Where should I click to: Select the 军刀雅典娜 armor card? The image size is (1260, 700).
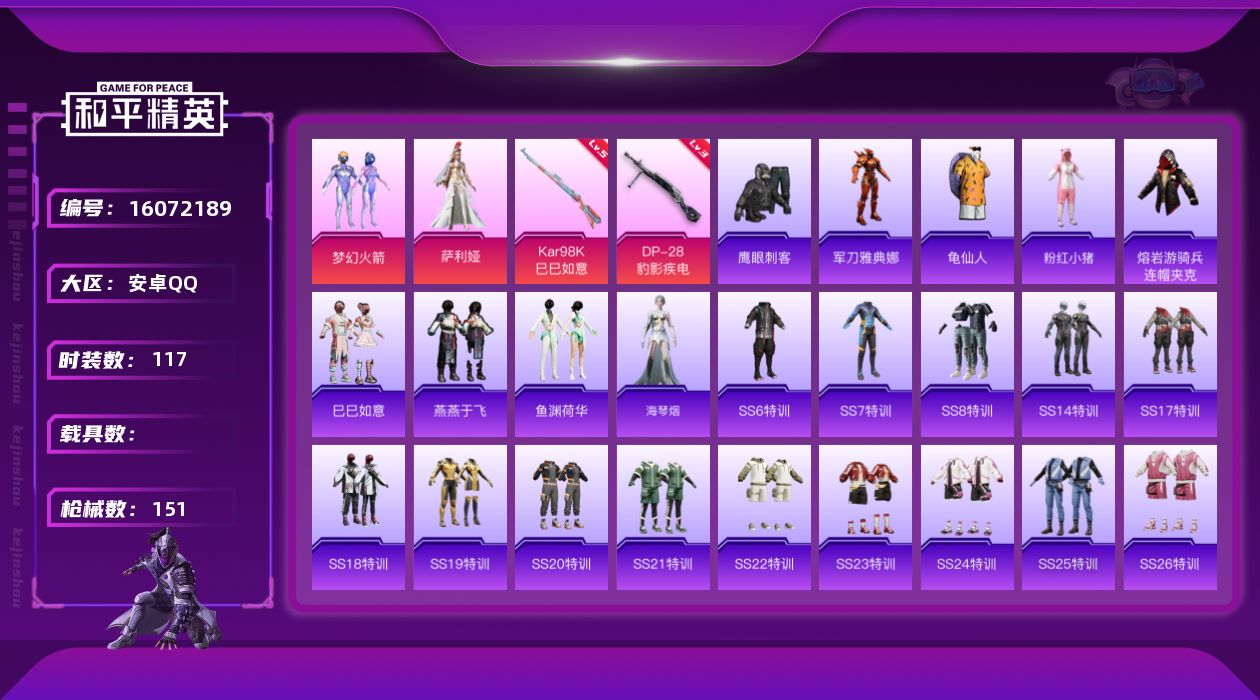click(x=865, y=211)
